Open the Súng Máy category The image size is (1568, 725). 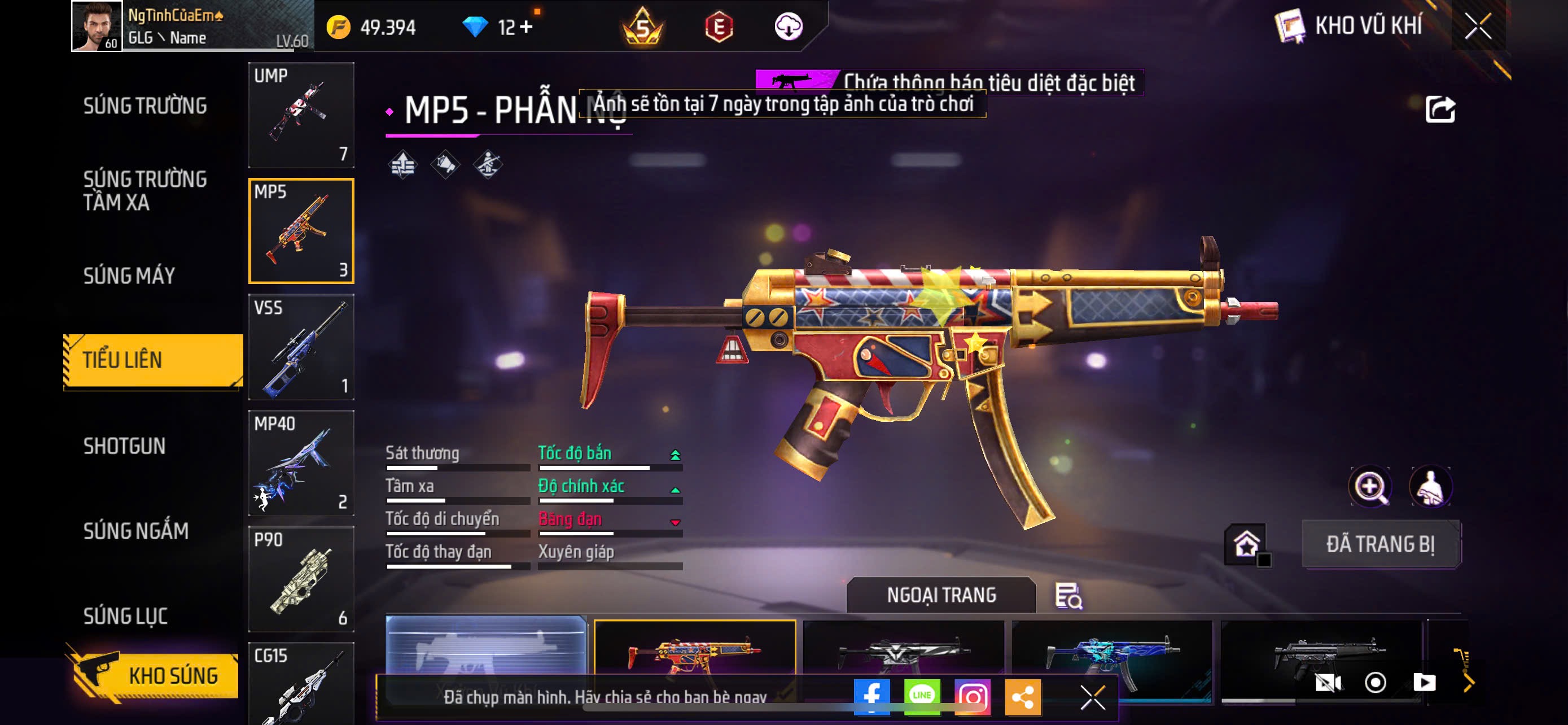pyautogui.click(x=129, y=276)
